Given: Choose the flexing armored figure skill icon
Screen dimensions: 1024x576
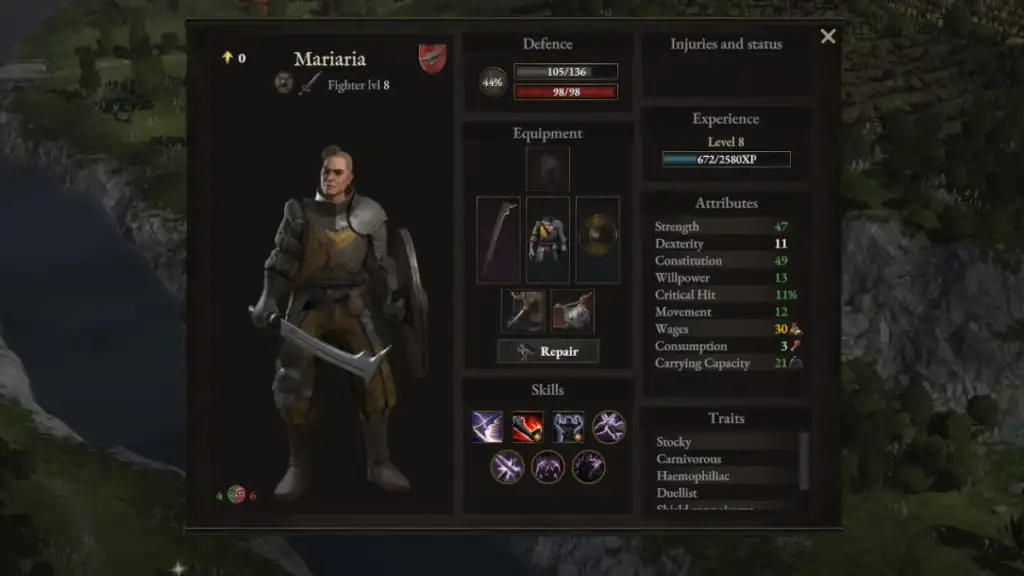Looking at the screenshot, I should pyautogui.click(x=569, y=427).
